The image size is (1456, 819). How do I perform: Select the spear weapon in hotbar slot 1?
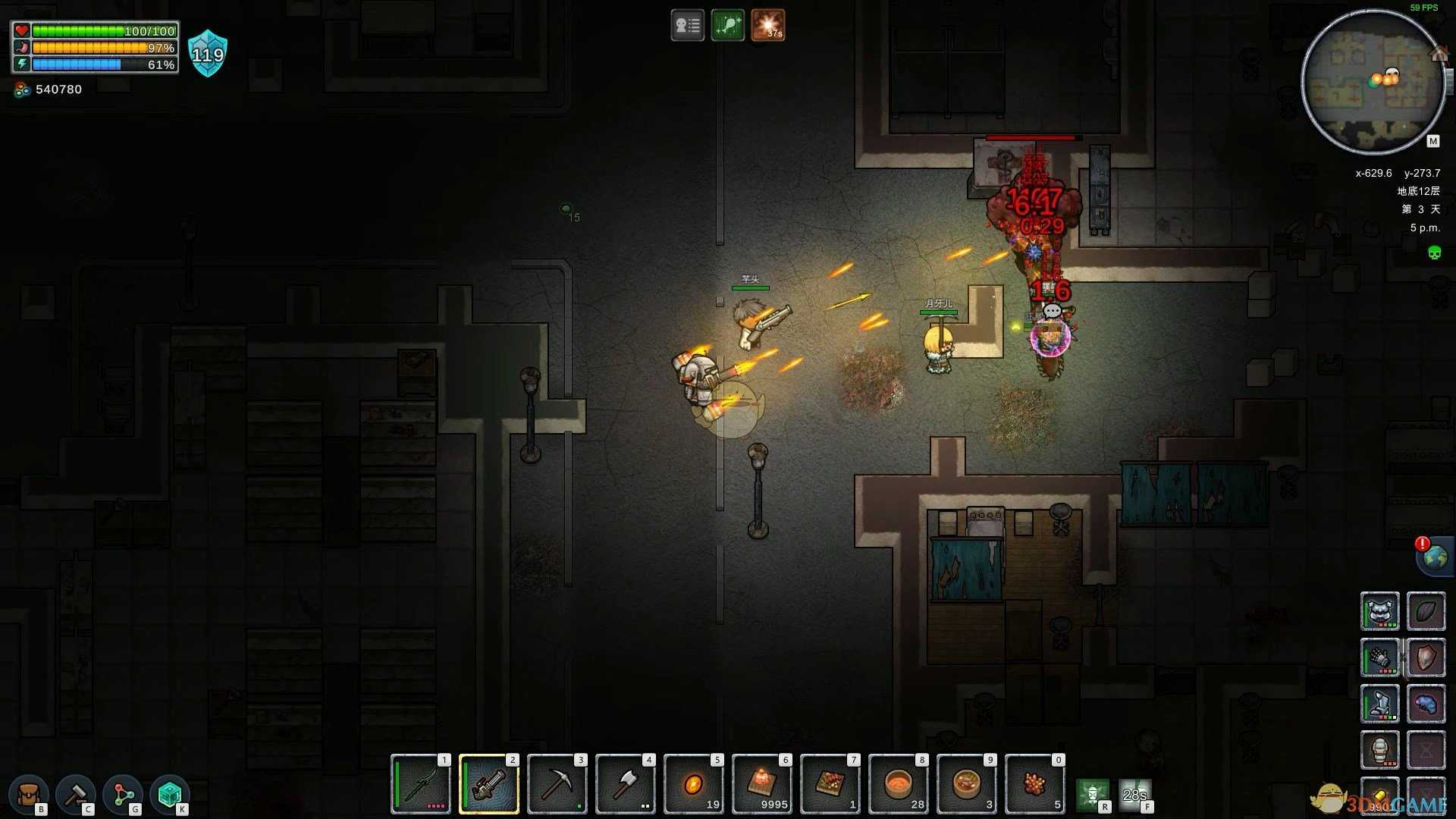[x=421, y=785]
